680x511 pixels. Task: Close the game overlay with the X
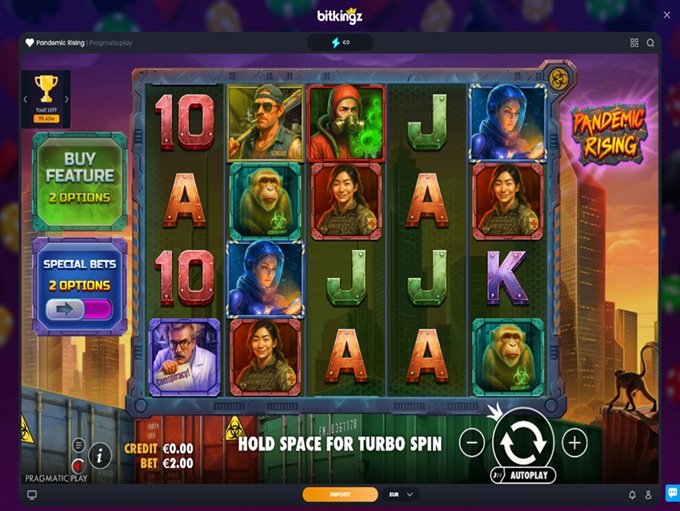click(666, 14)
